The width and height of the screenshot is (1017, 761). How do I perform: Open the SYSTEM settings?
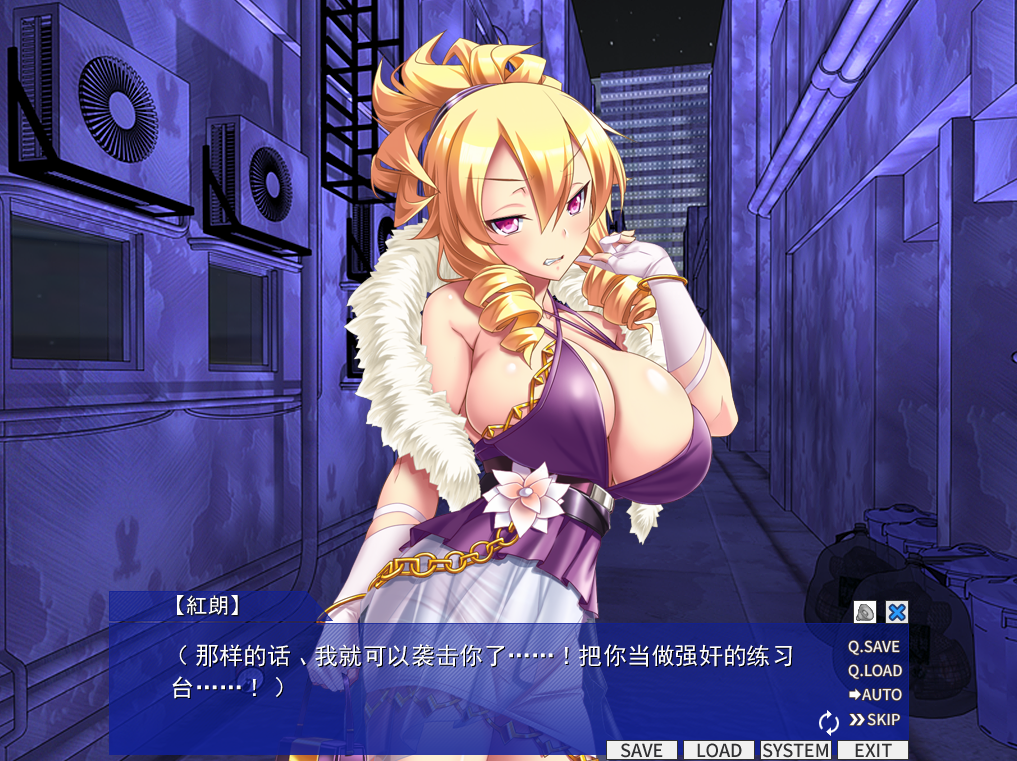[x=796, y=750]
